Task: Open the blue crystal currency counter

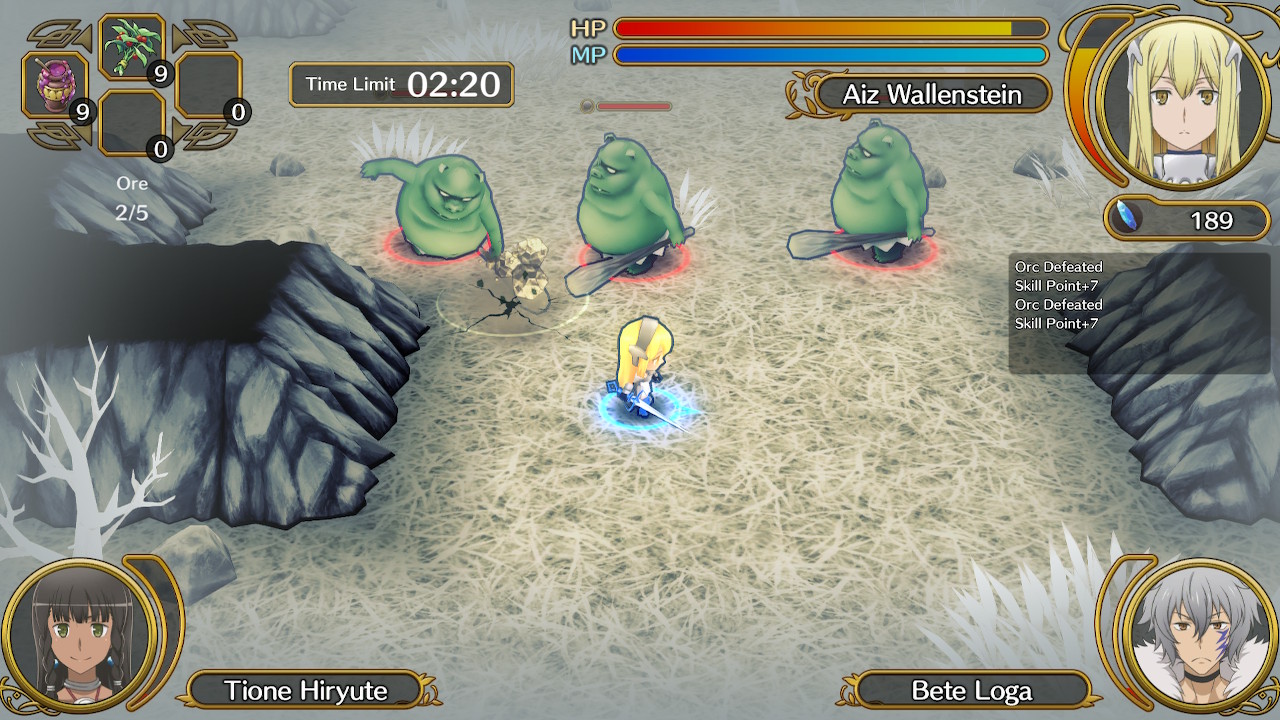Action: [x=1187, y=220]
